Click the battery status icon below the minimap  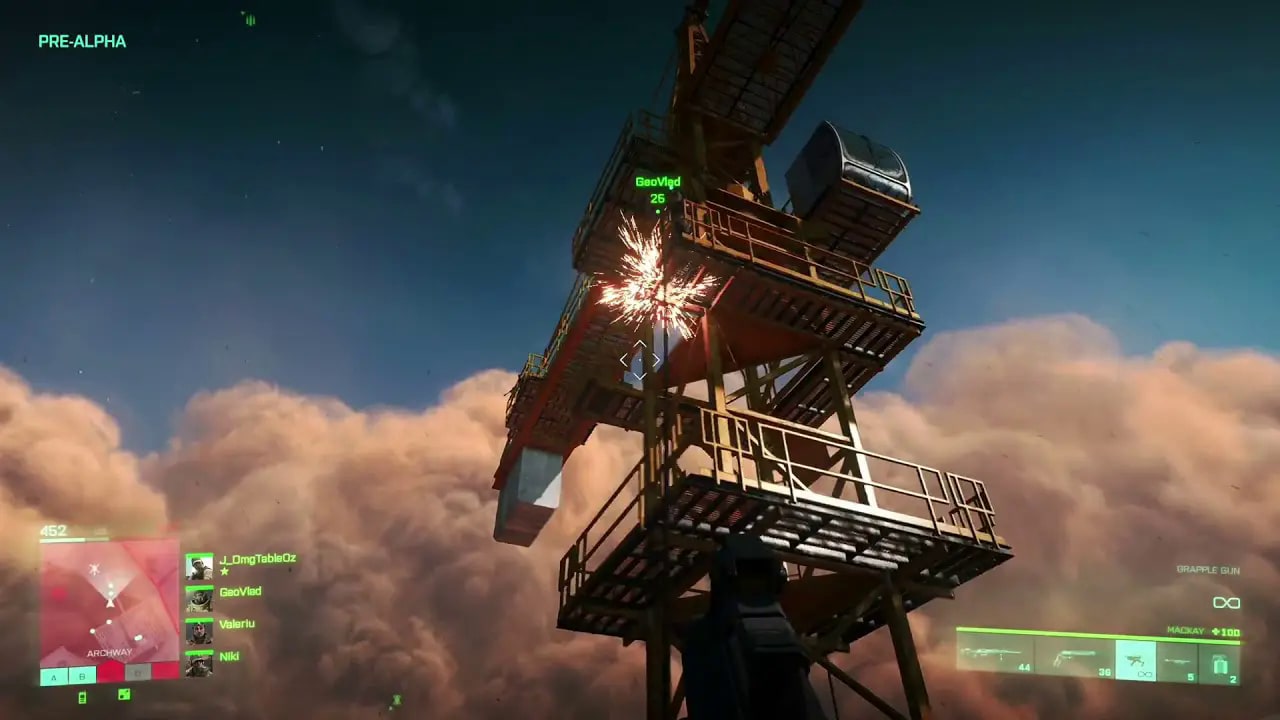click(x=82, y=696)
